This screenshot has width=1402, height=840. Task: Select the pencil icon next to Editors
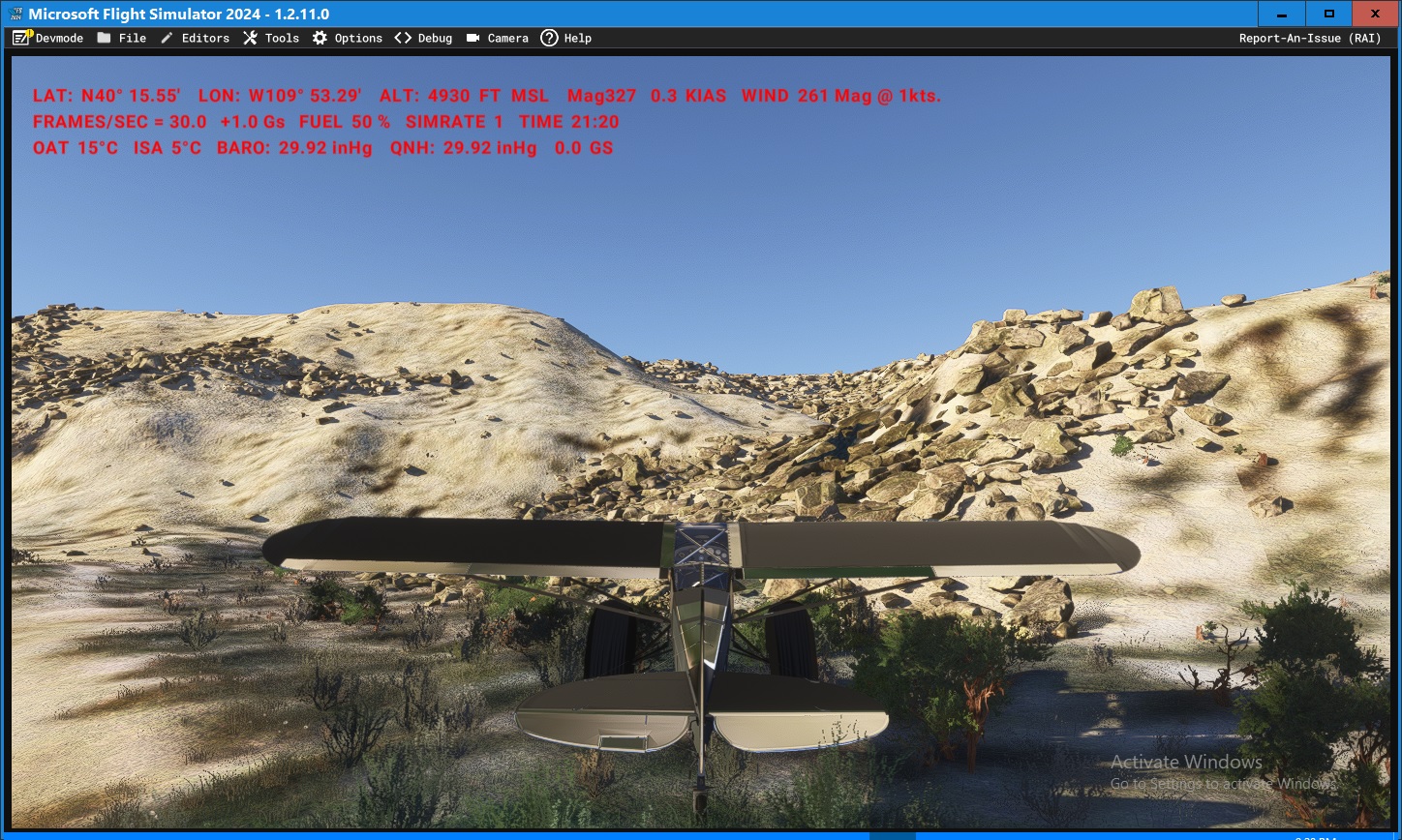tap(168, 38)
